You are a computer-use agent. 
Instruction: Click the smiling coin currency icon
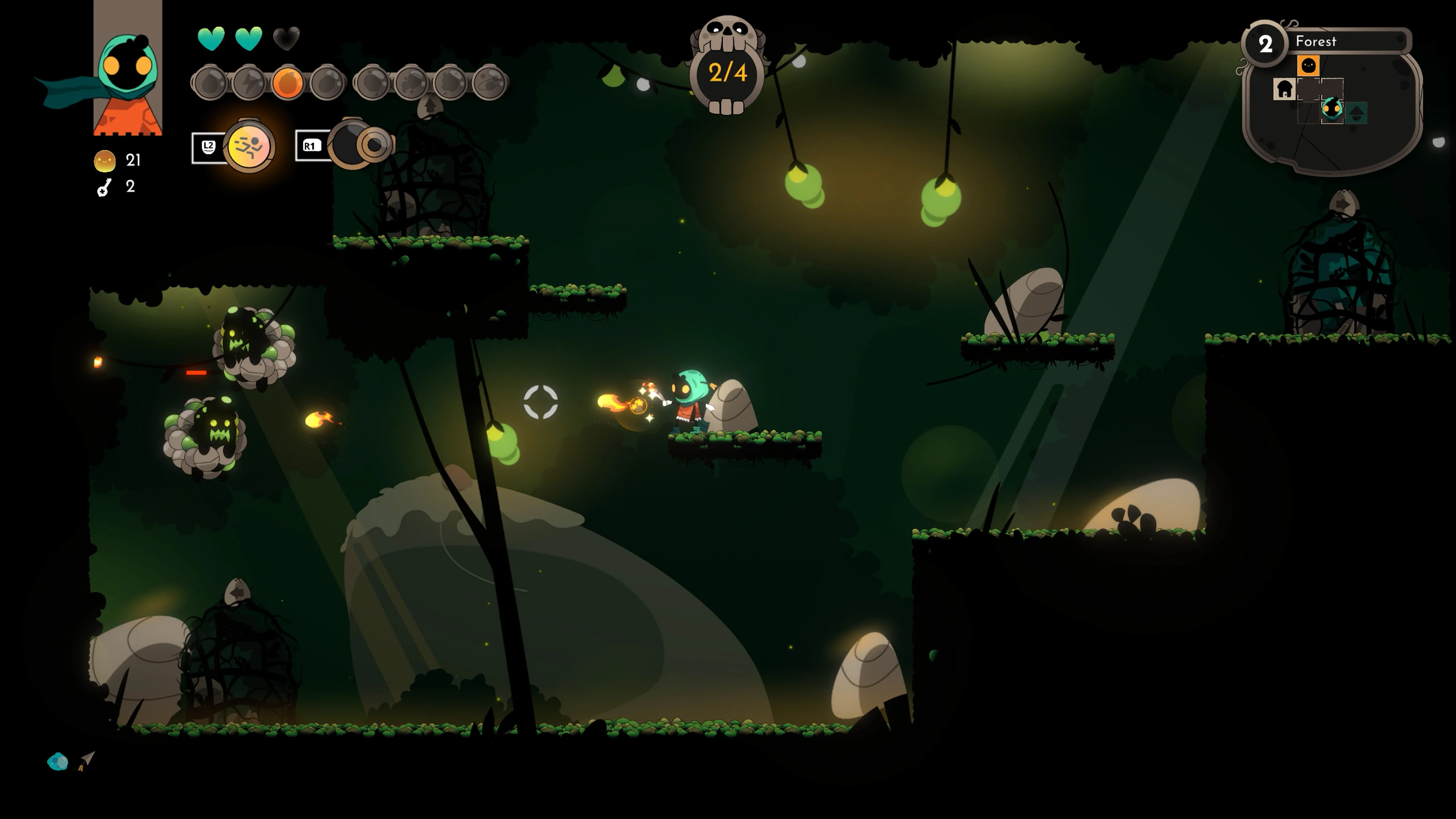click(105, 160)
